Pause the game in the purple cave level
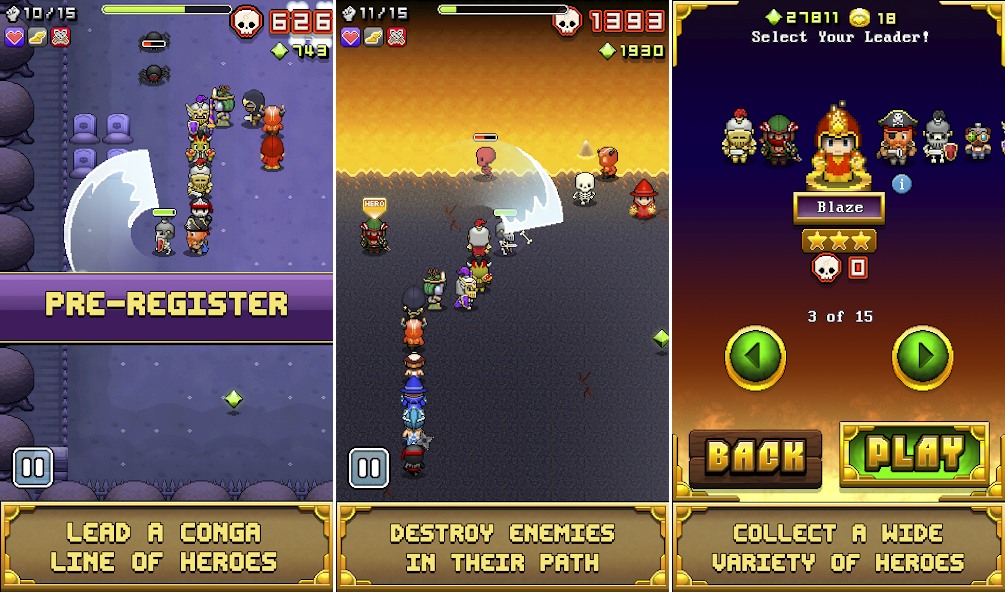 (x=33, y=467)
